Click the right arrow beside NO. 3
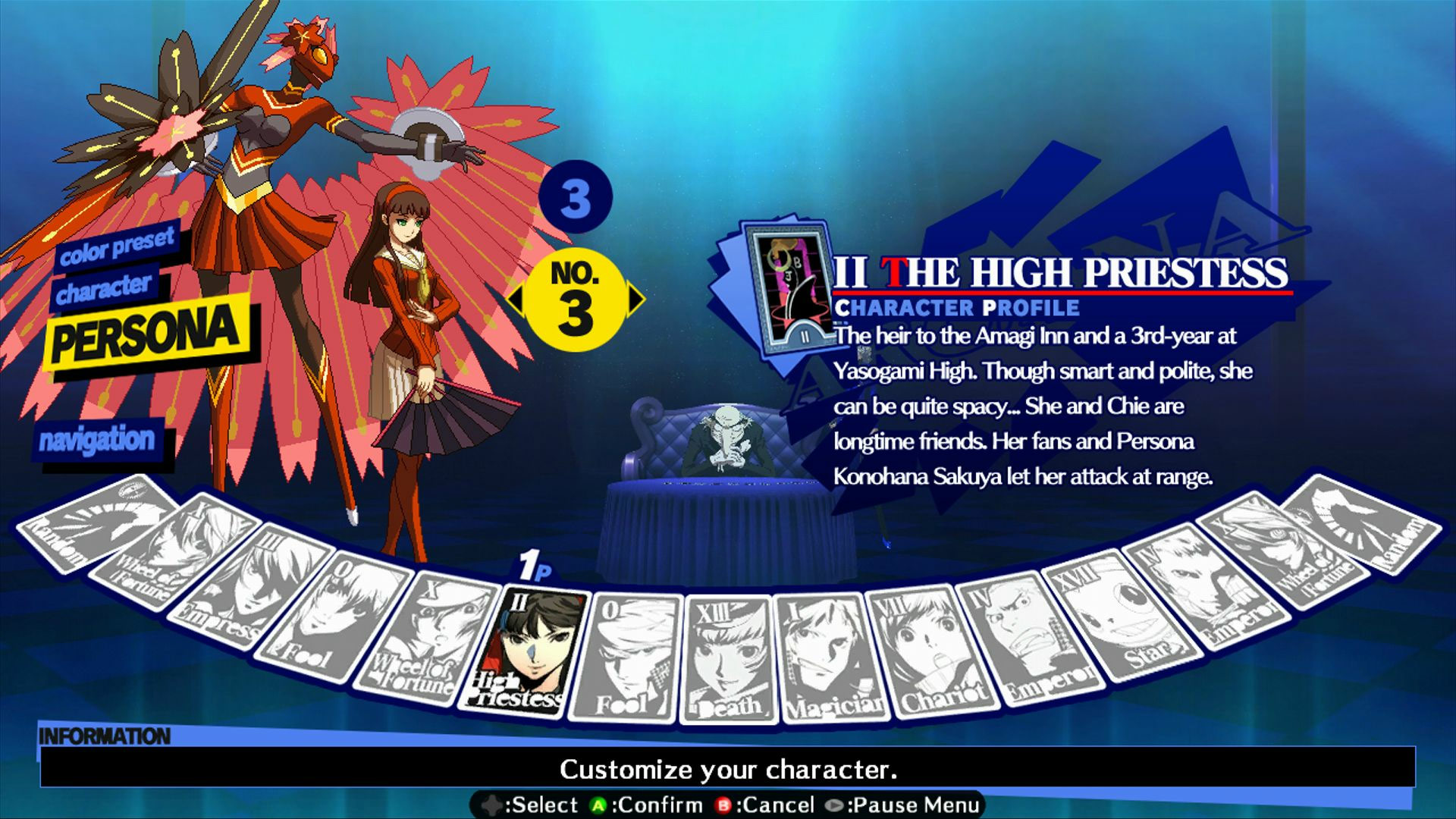 635,298
